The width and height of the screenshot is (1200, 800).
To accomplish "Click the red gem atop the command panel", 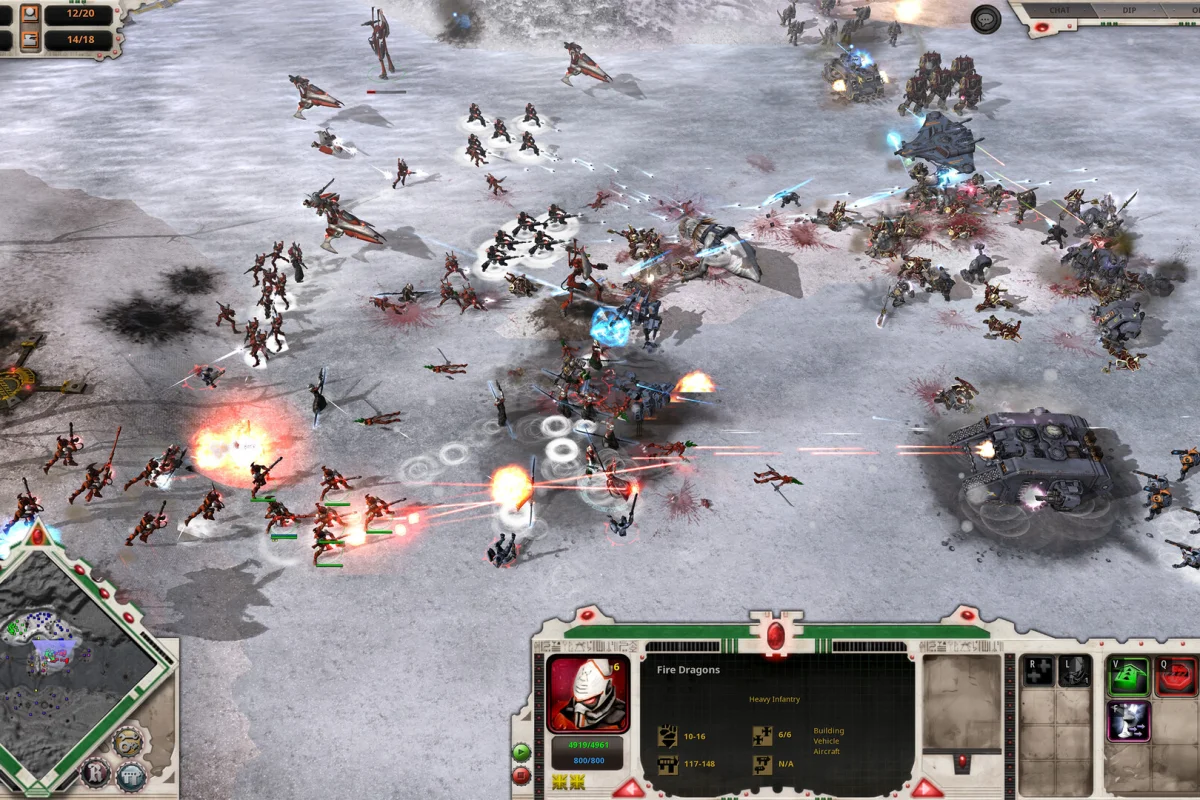I will [x=775, y=635].
